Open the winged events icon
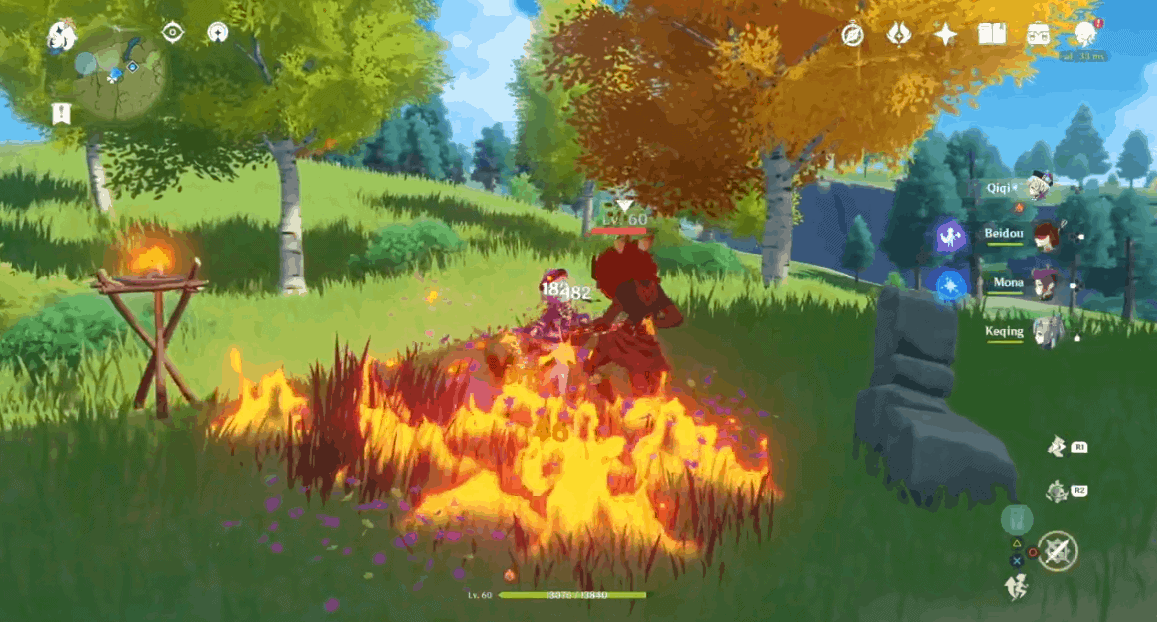1157x622 pixels. coord(899,35)
